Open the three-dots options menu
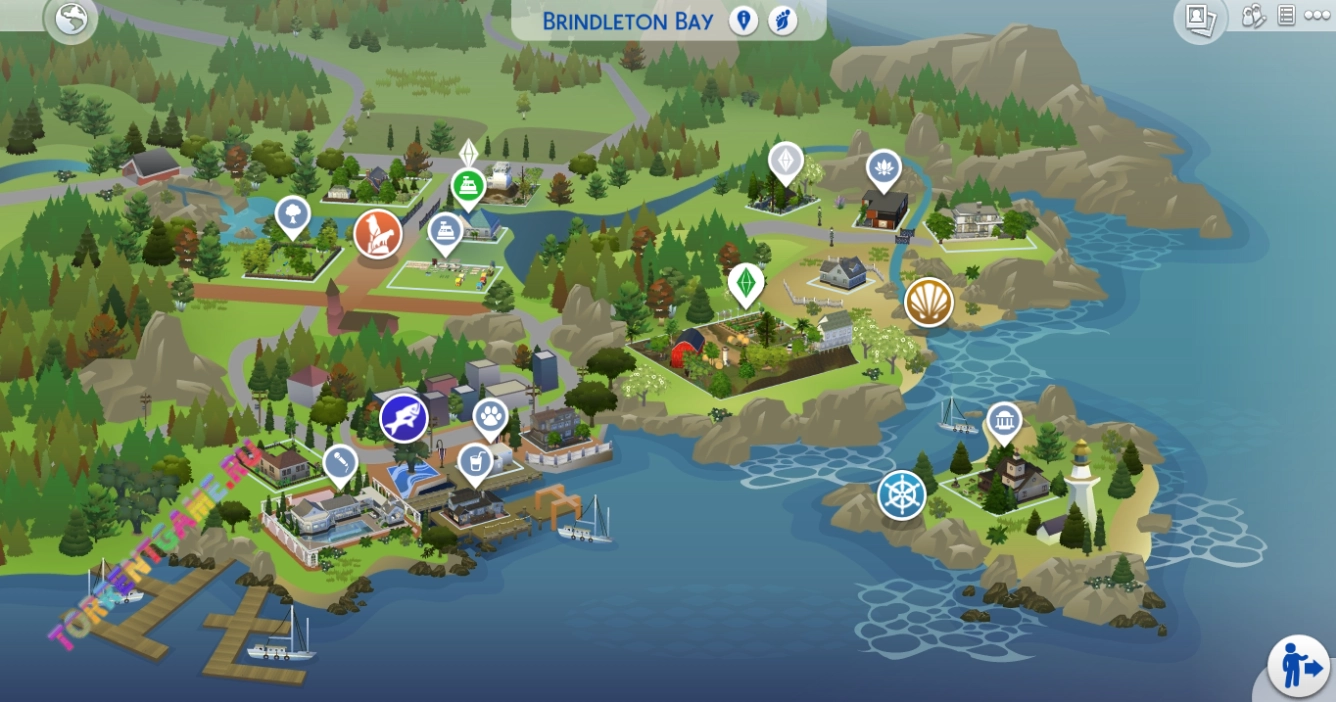The image size is (1336, 702). click(x=1317, y=16)
